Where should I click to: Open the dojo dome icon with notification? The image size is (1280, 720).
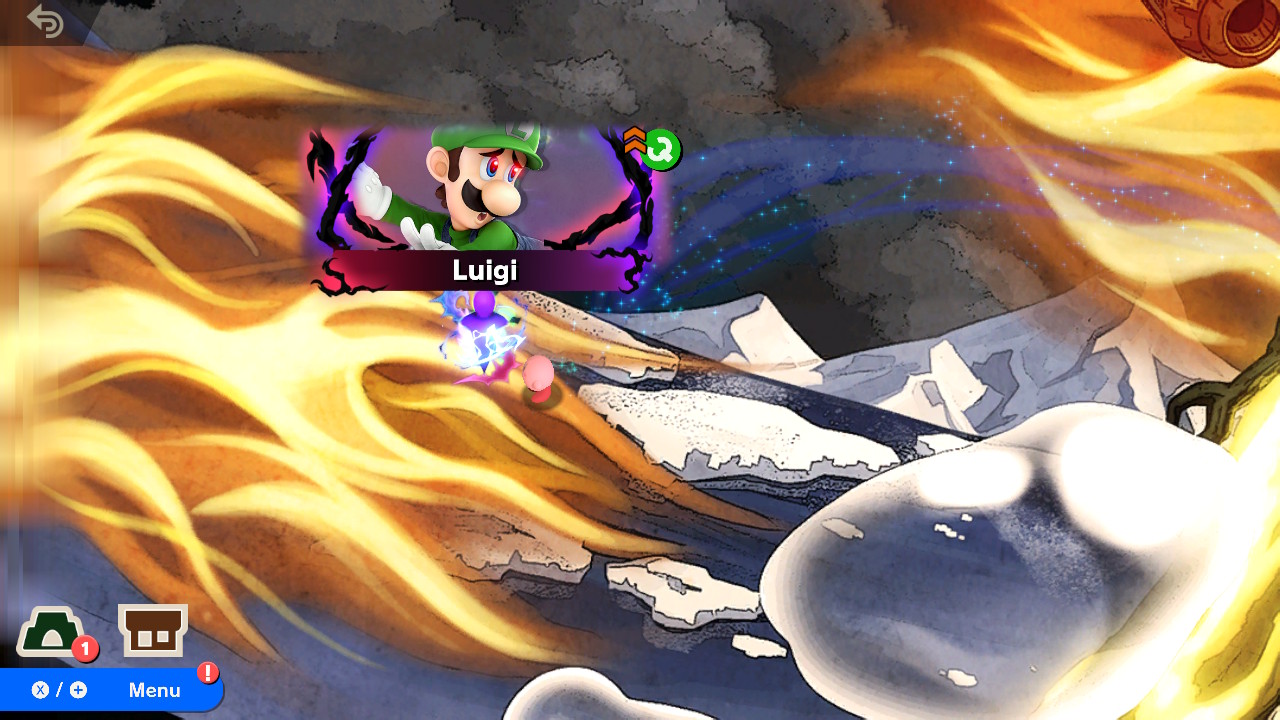pos(50,632)
